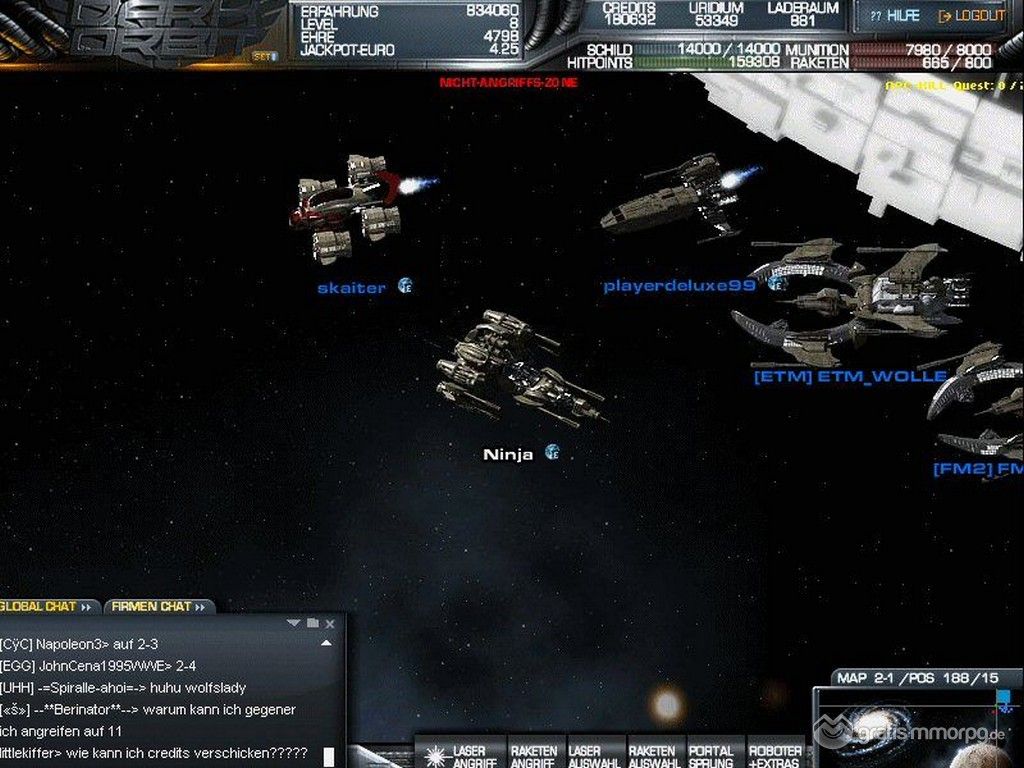Screen dimensions: 1024x768
Task: Activate Laser Angriff
Action: click(459, 755)
